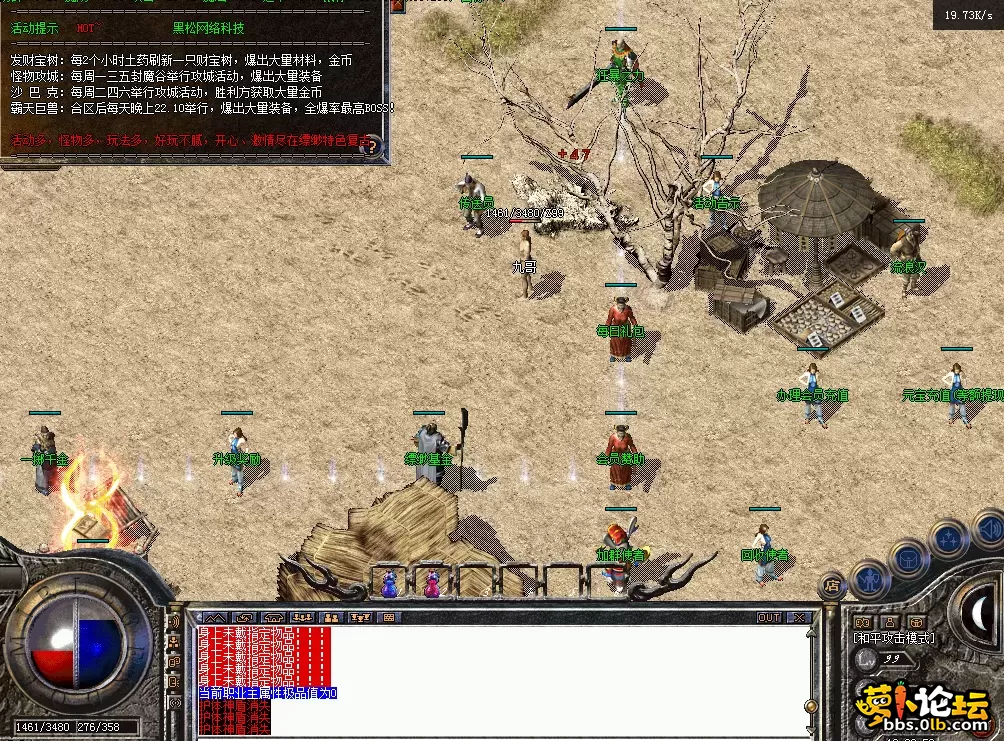Close the game with the X button

798,618
